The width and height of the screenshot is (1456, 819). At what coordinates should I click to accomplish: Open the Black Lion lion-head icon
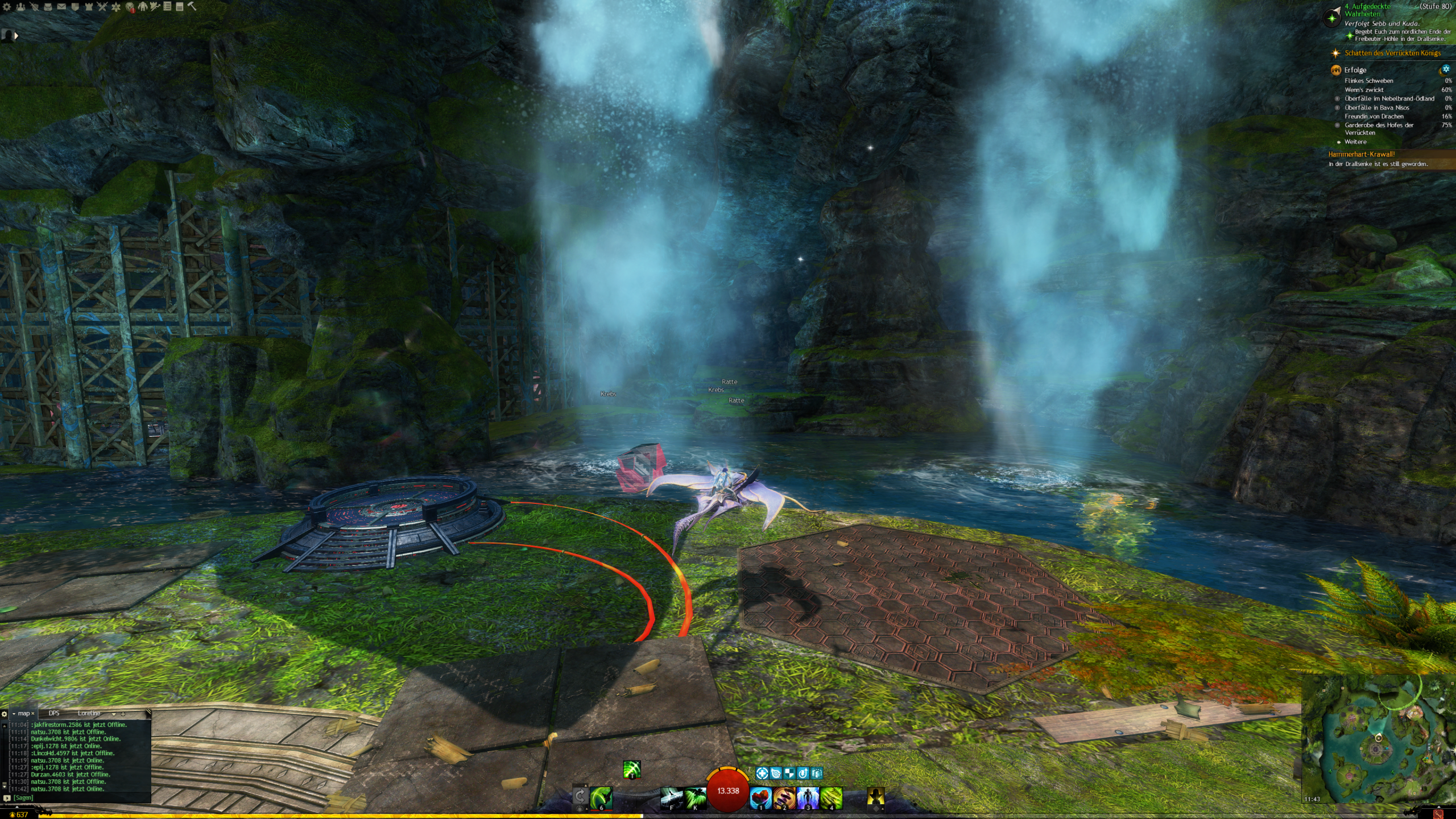pos(130,7)
